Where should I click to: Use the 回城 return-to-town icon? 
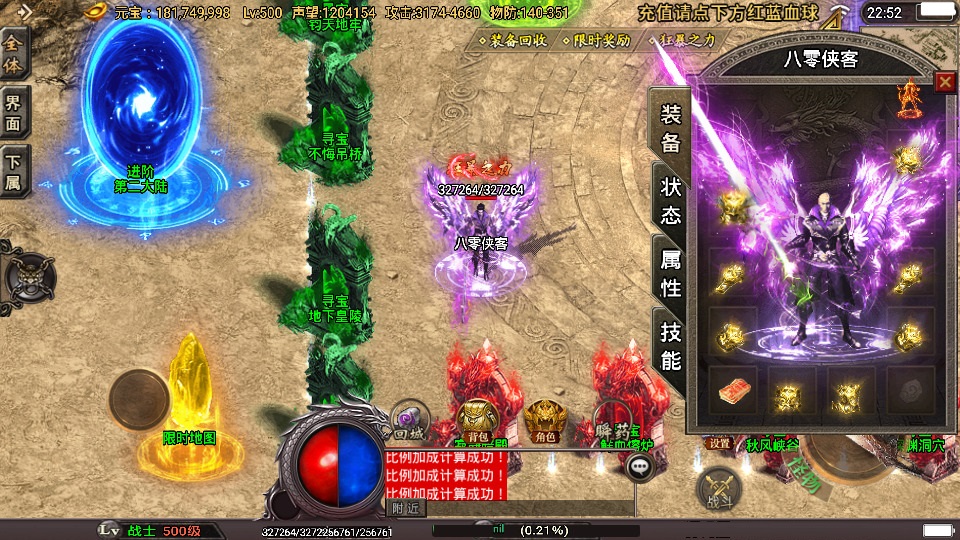pos(409,422)
